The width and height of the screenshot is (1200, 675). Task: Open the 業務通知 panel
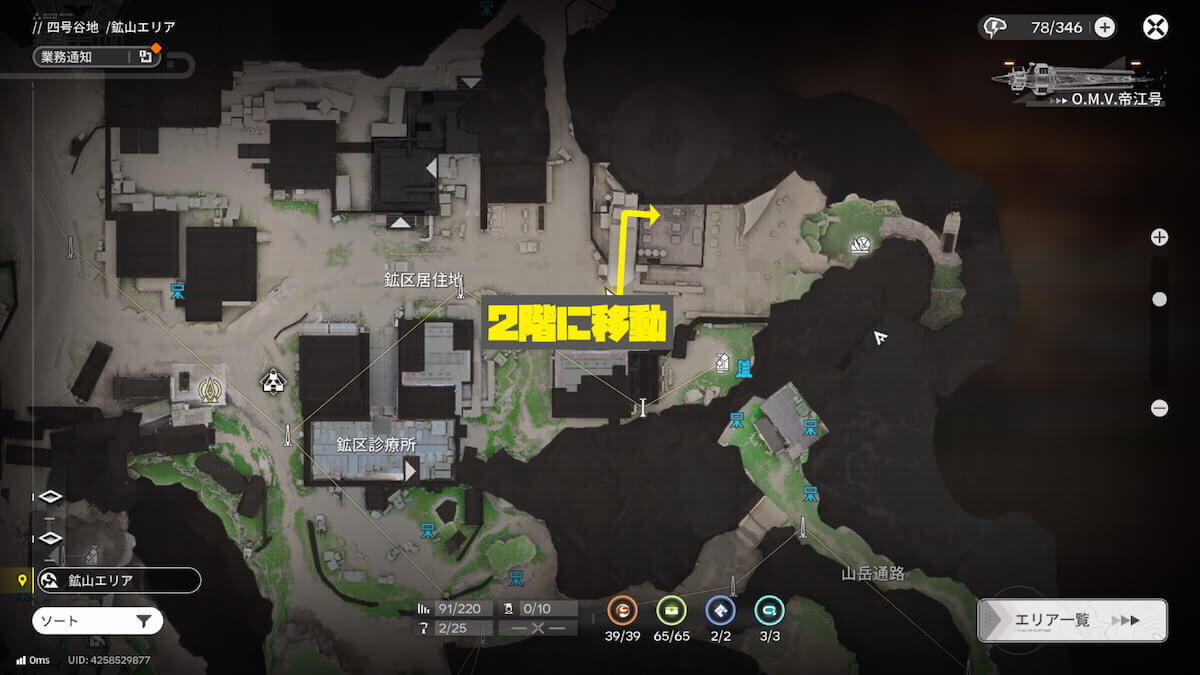(96, 57)
